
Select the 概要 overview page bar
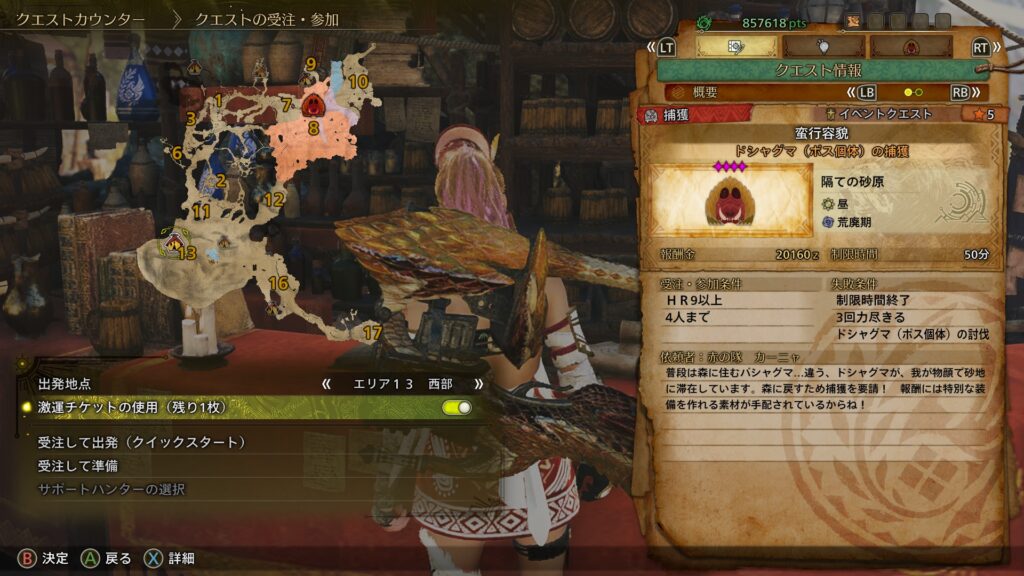point(819,92)
